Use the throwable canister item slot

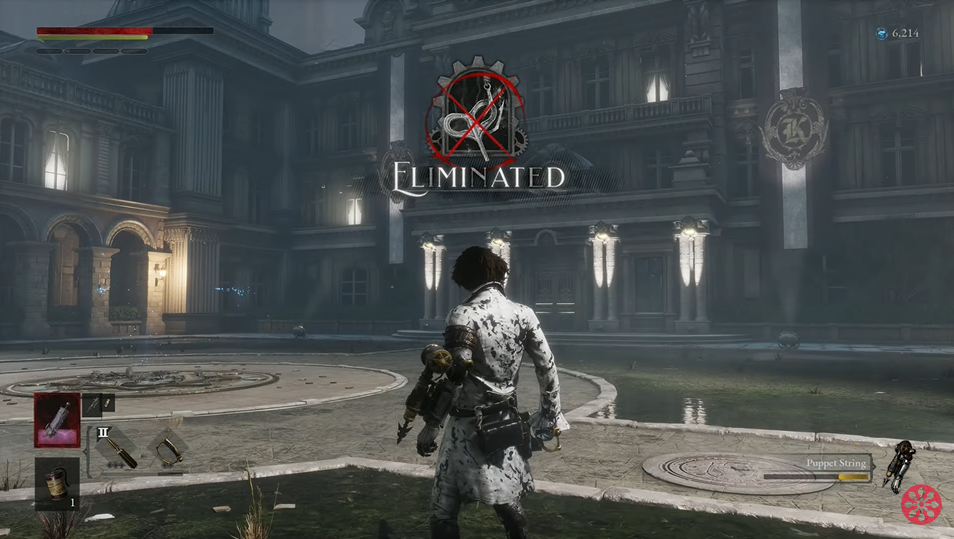tap(57, 484)
